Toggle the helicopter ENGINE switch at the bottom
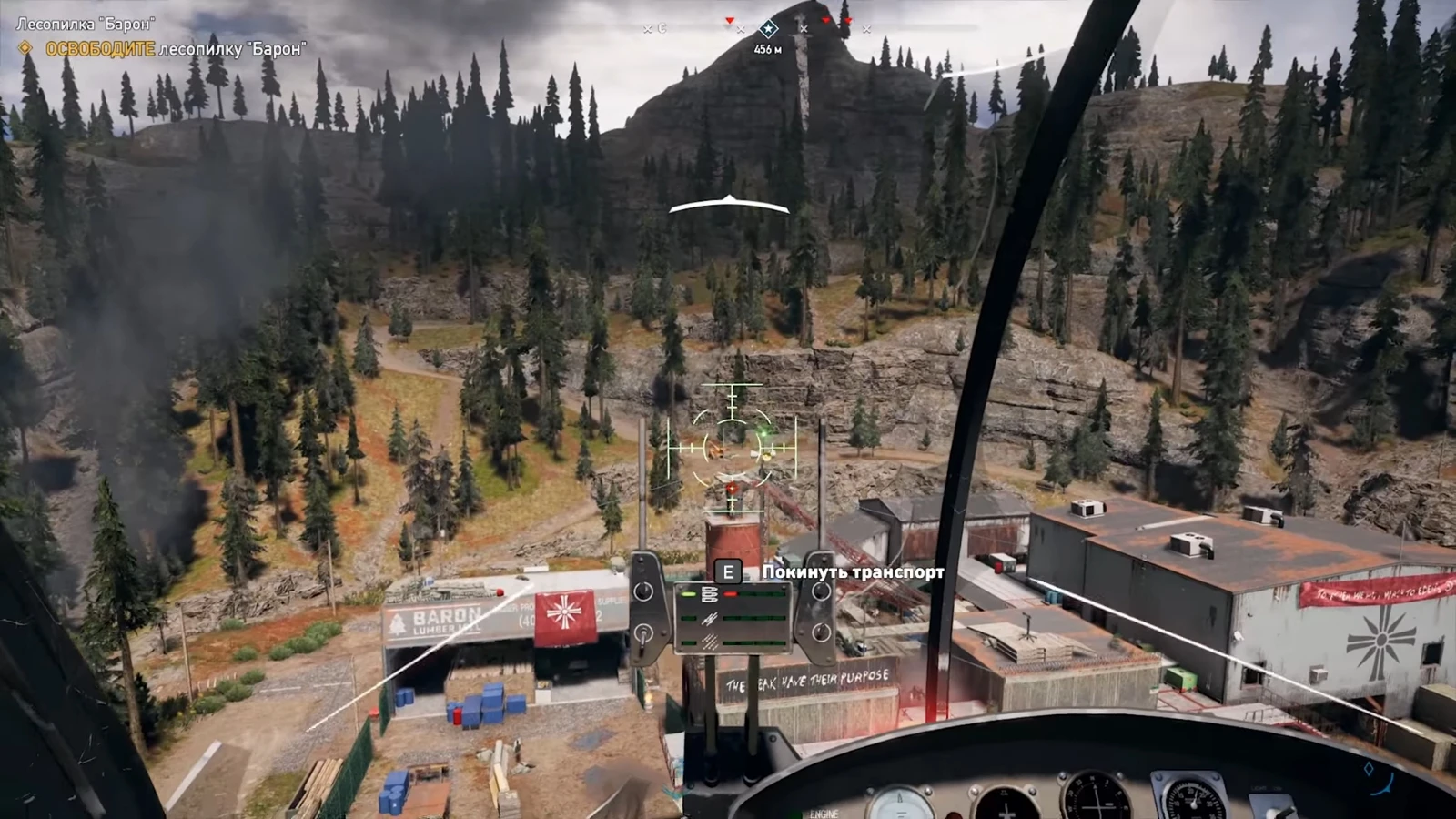1456x819 pixels. click(824, 813)
